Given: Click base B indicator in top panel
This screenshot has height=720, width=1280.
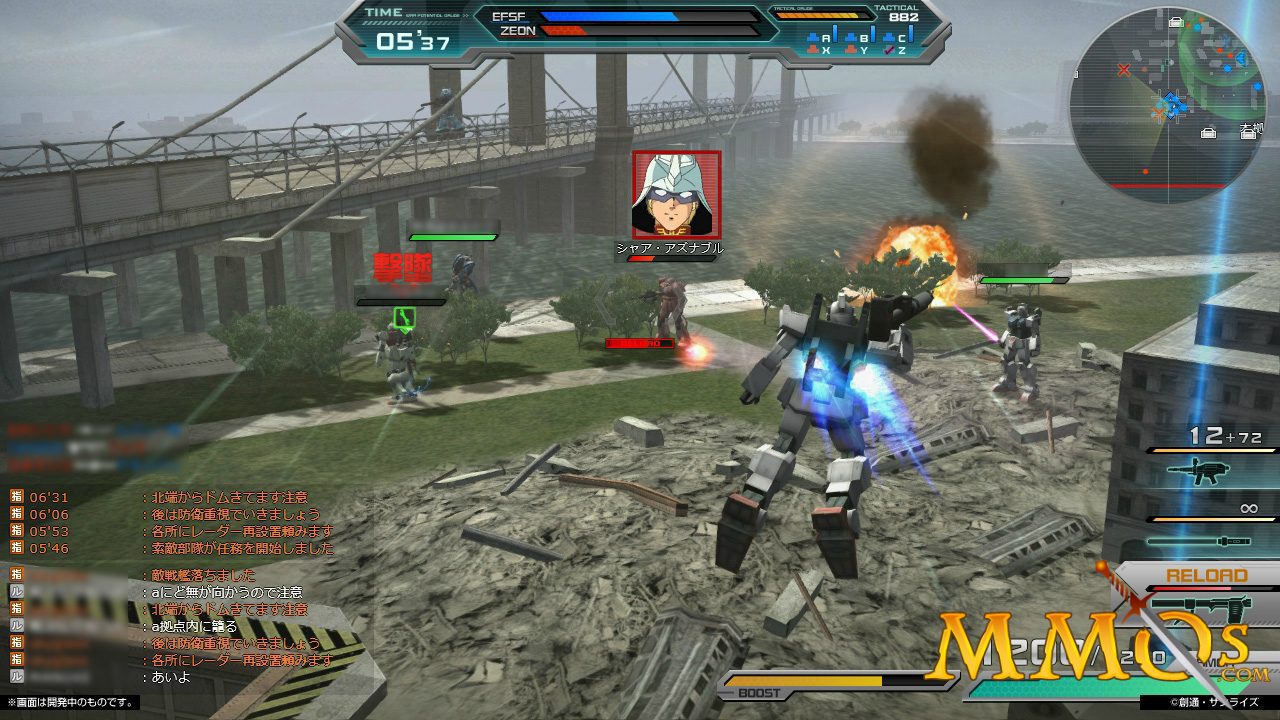Looking at the screenshot, I should click(856, 39).
